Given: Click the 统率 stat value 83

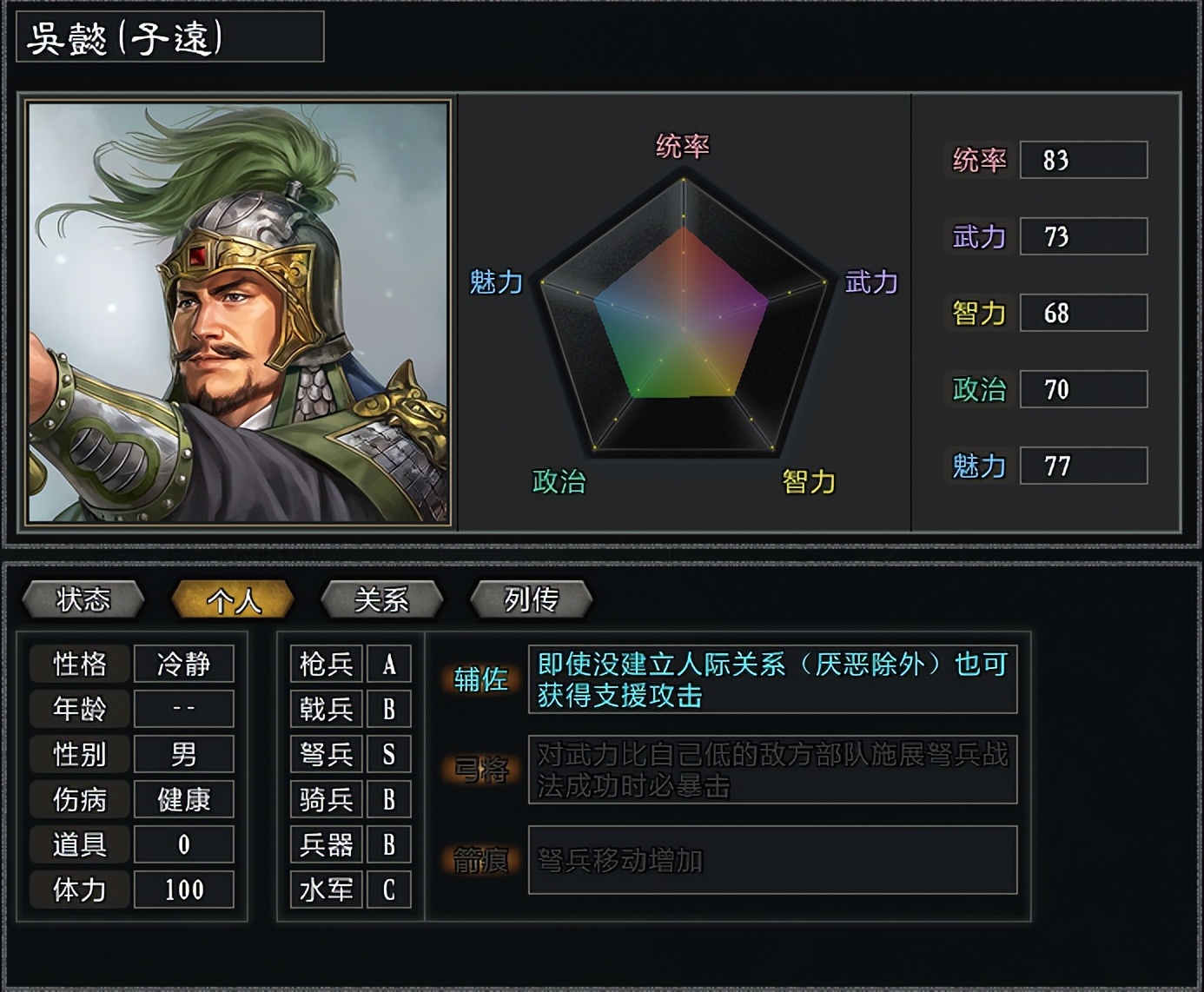Looking at the screenshot, I should 1083,161.
